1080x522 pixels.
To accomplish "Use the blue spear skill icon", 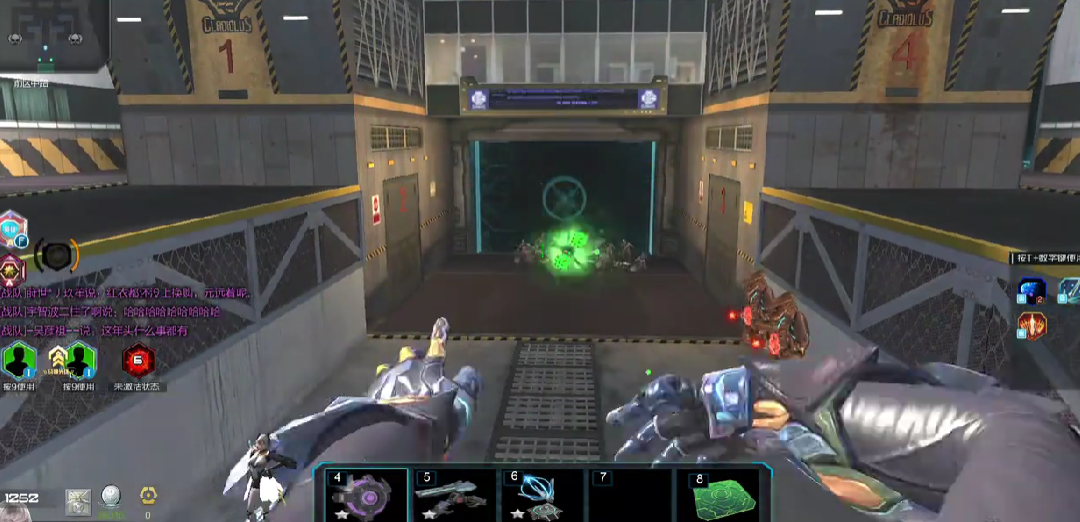I will 1070,290.
